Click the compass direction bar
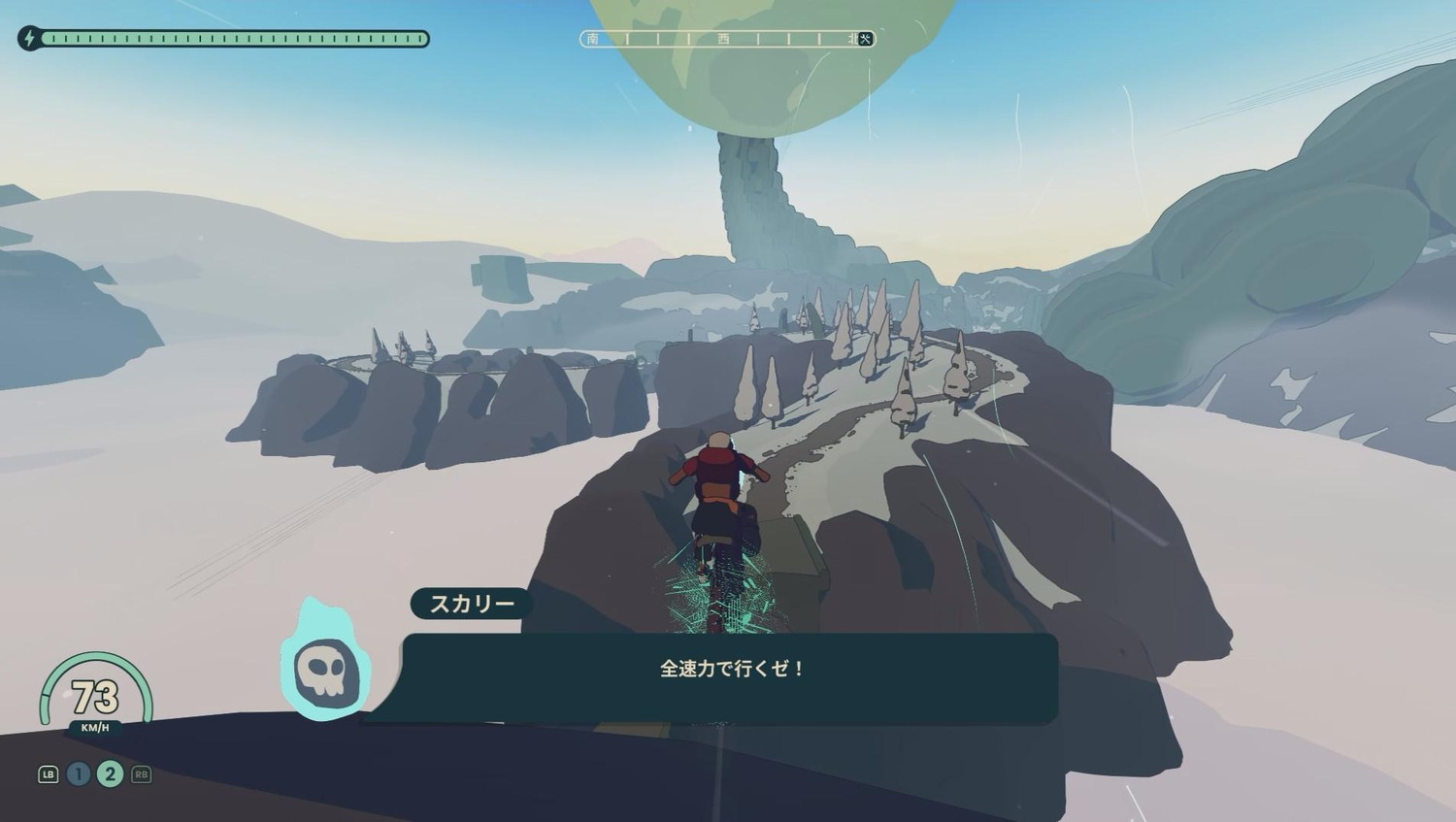 (x=727, y=39)
